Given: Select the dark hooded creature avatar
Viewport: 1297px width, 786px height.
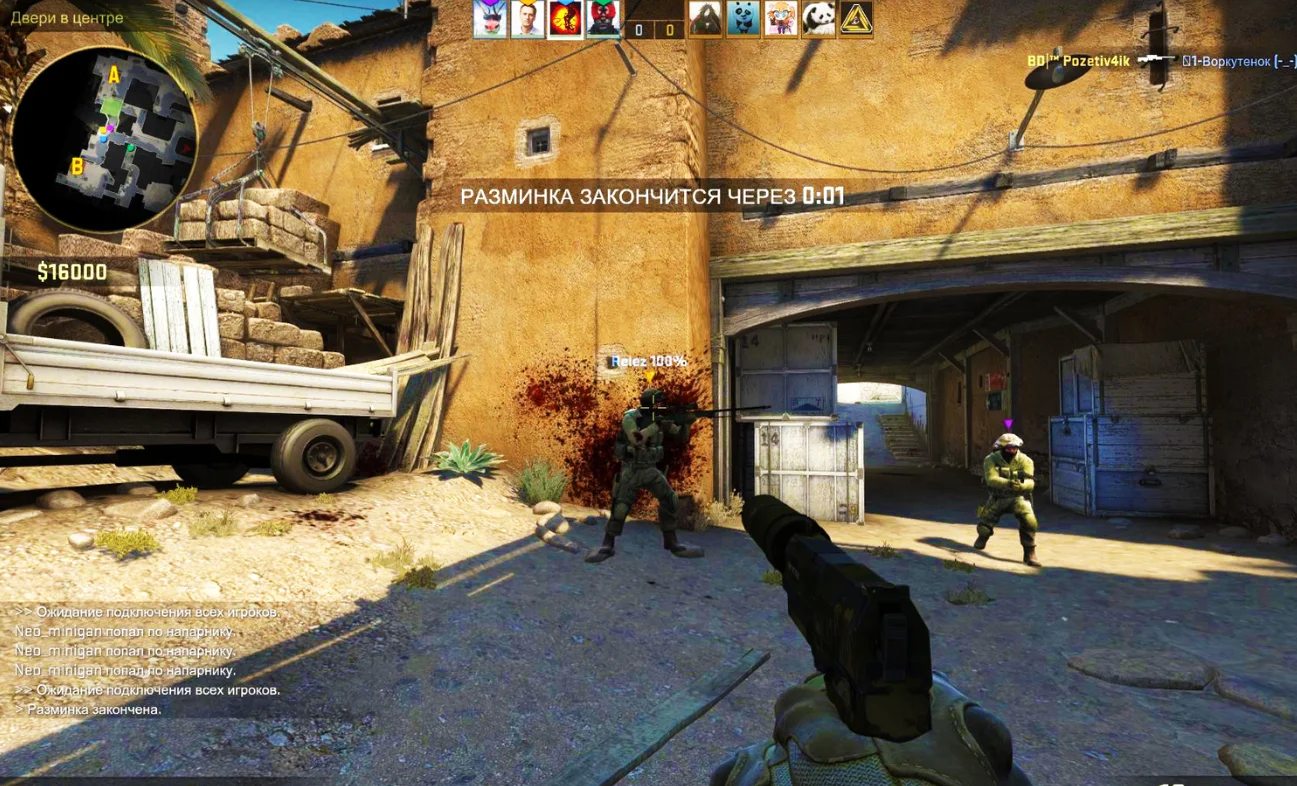Looking at the screenshot, I should pyautogui.click(x=705, y=19).
